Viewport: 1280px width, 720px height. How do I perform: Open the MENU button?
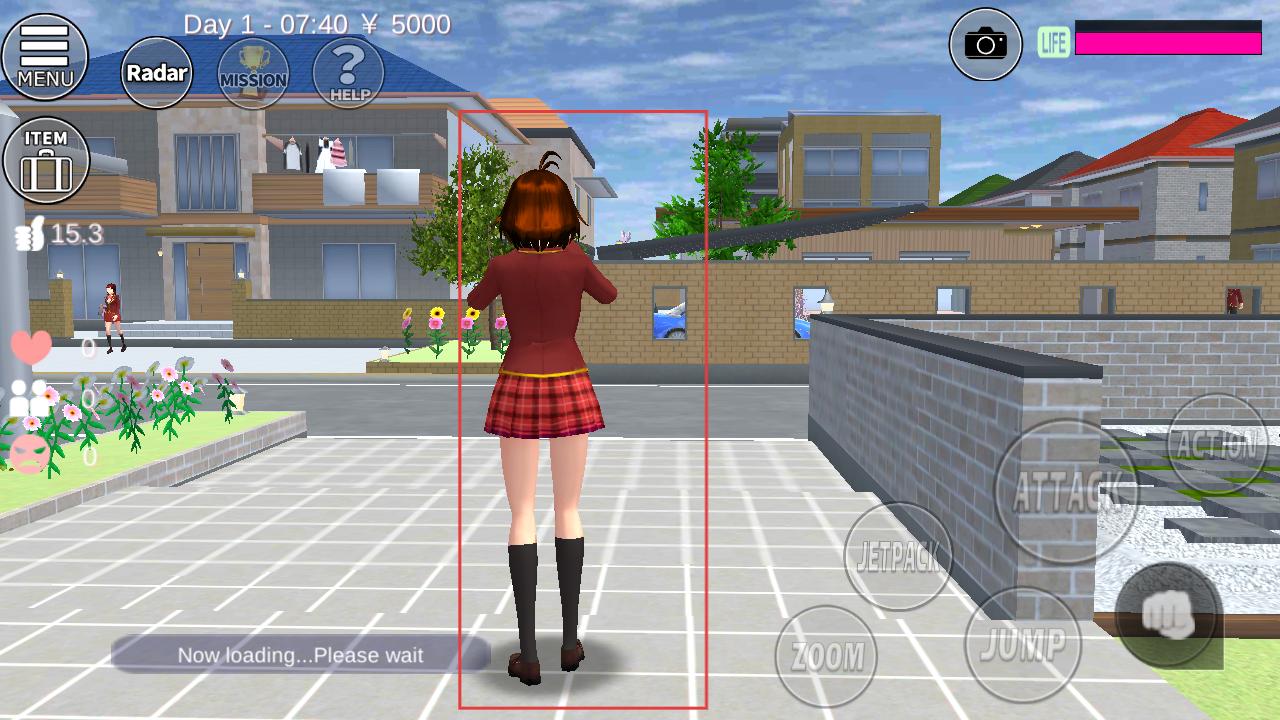45,56
